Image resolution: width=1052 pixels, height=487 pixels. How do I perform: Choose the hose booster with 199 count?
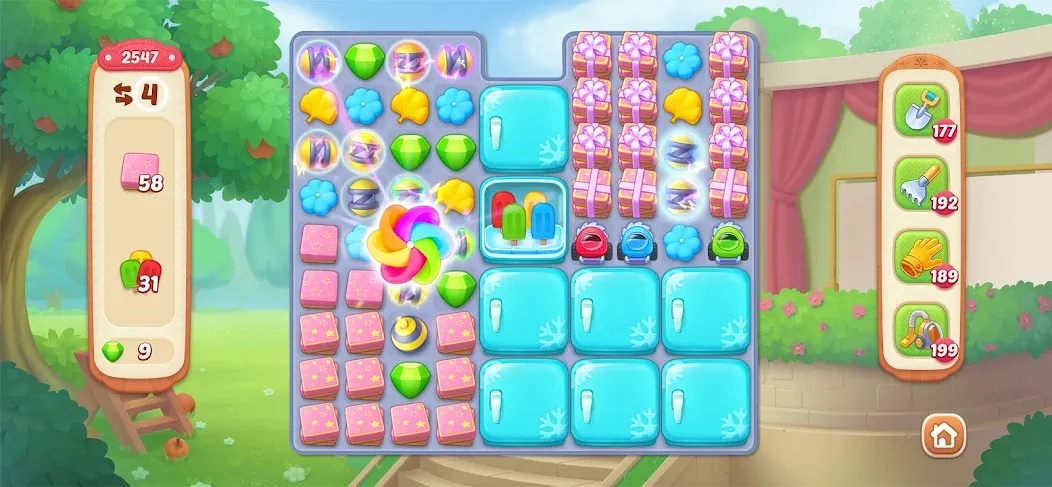click(915, 328)
